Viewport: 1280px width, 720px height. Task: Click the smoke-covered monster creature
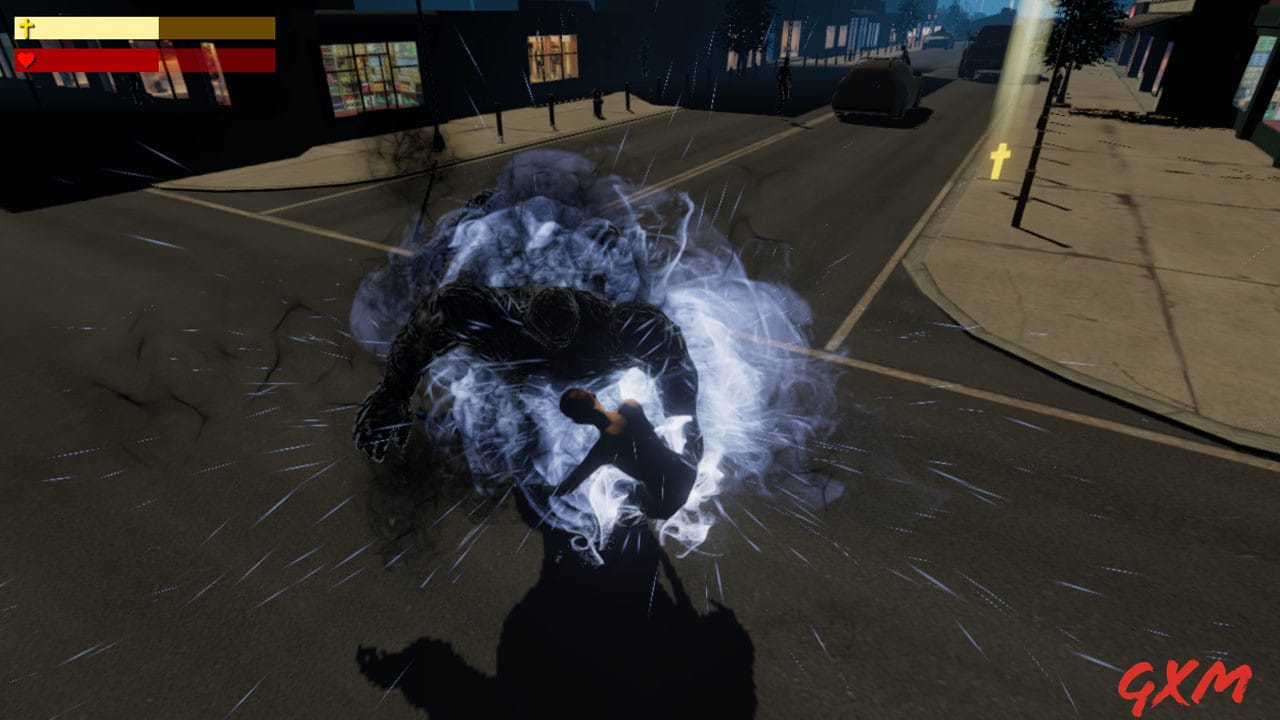[x=520, y=330]
